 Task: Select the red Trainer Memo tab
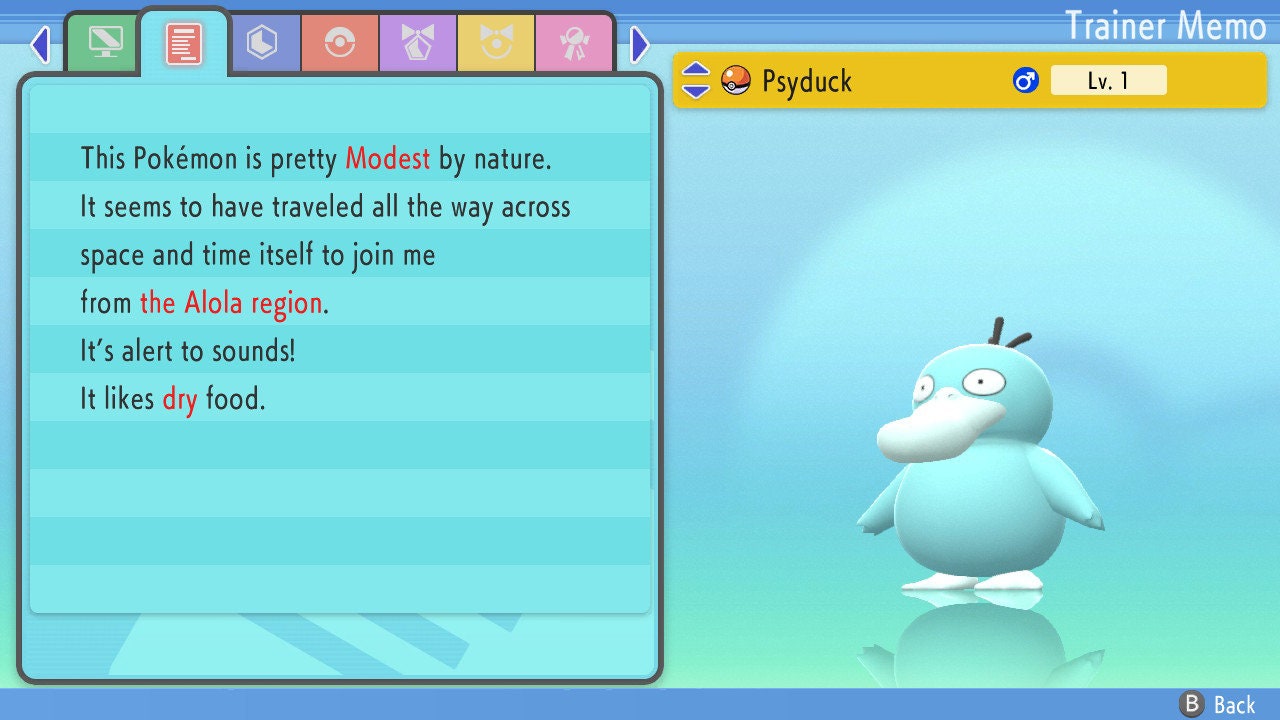[x=184, y=43]
